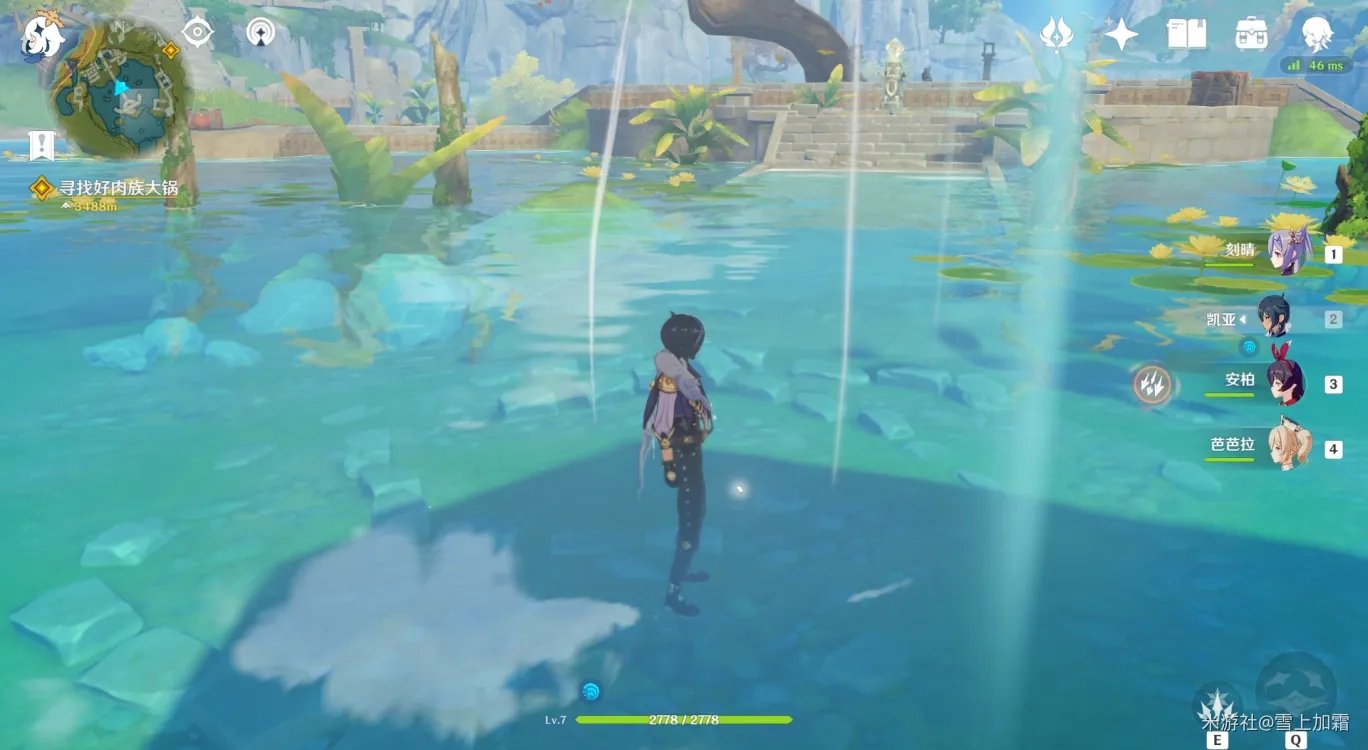Trigger the elemental burst icon
The width and height of the screenshot is (1368, 750).
click(1296, 690)
